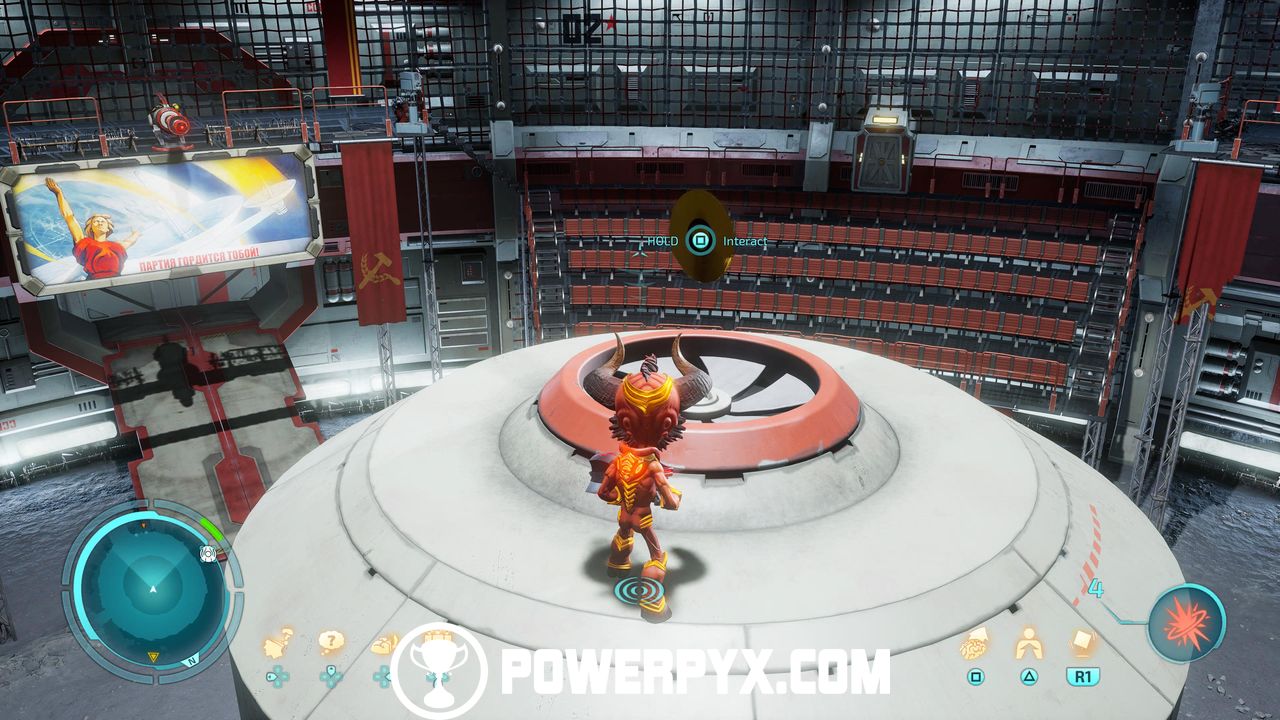This screenshot has width=1280, height=720.
Task: Select the question mark thought bubble icon
Action: [x=331, y=643]
